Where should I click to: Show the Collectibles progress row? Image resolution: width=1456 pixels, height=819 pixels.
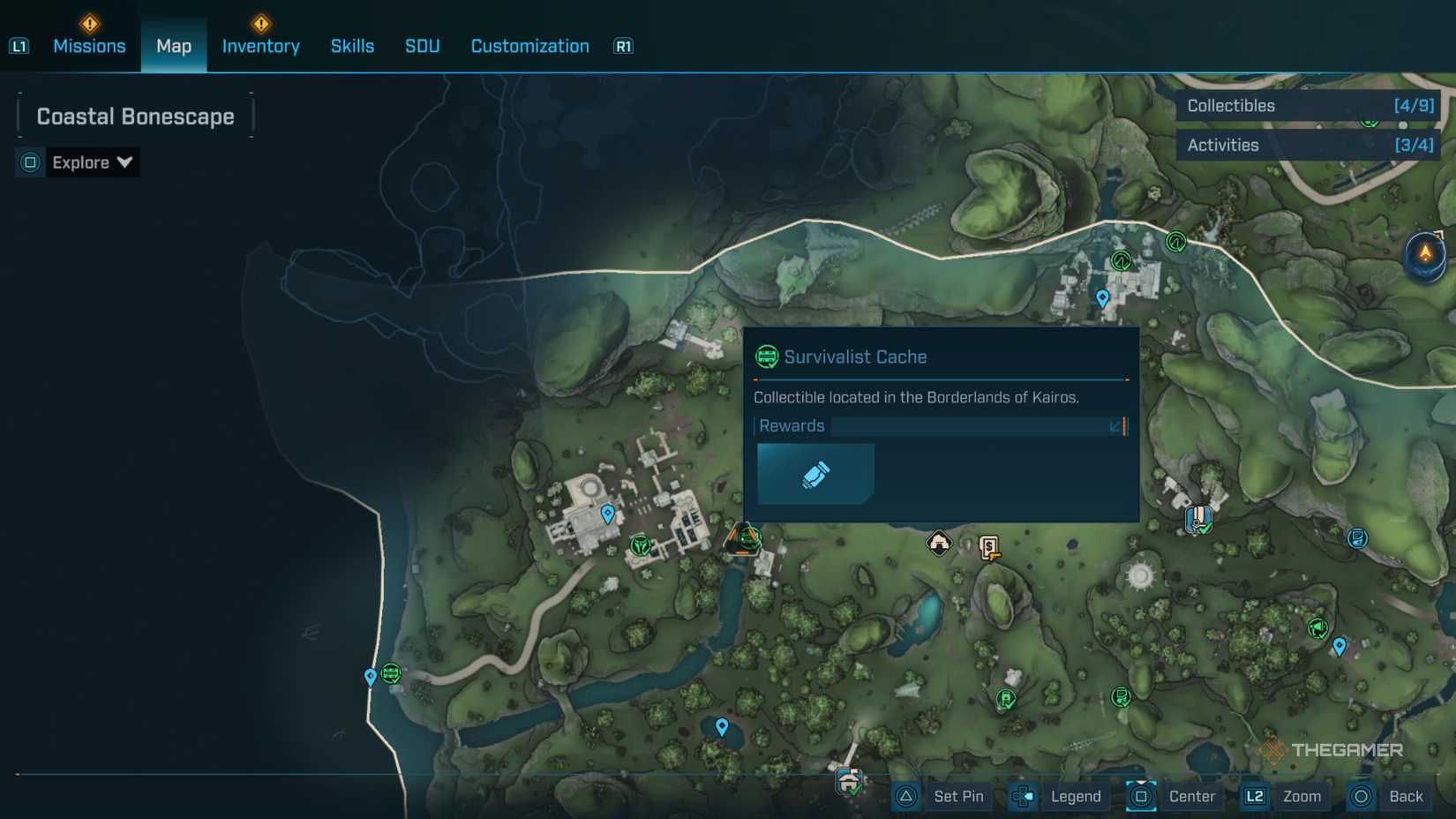click(1308, 106)
